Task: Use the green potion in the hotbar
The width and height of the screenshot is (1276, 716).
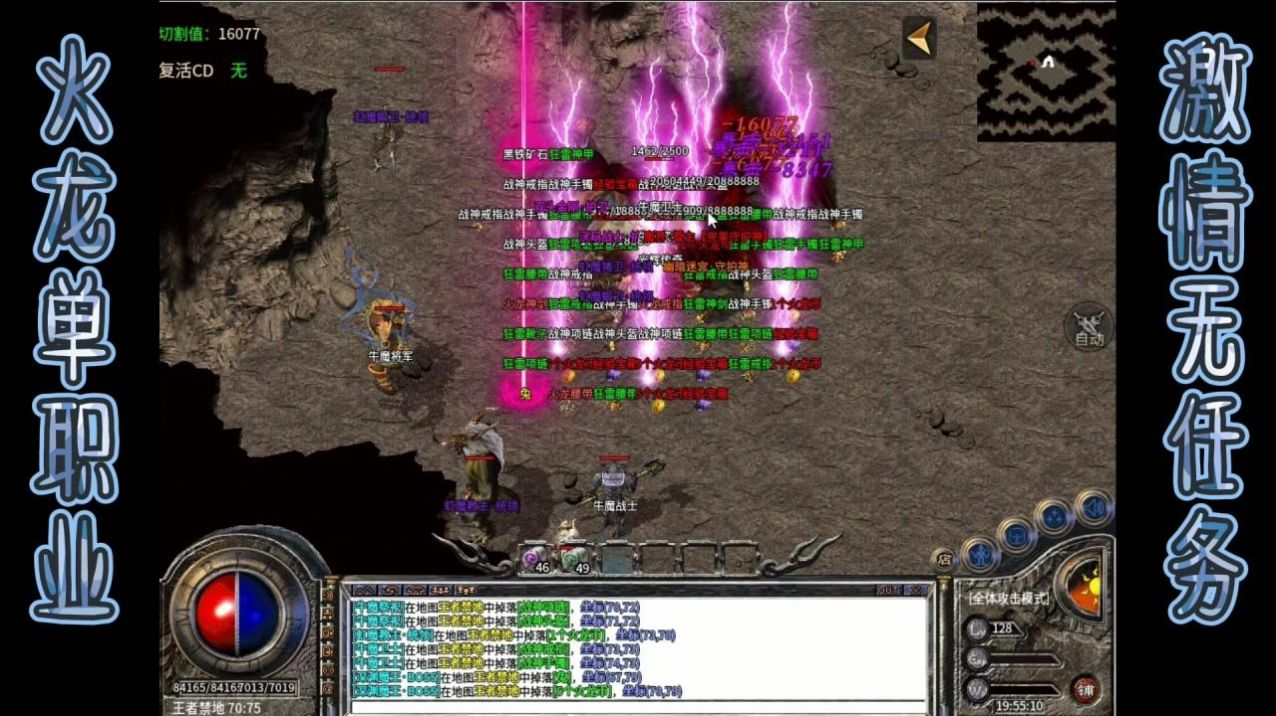Action: pyautogui.click(x=574, y=560)
